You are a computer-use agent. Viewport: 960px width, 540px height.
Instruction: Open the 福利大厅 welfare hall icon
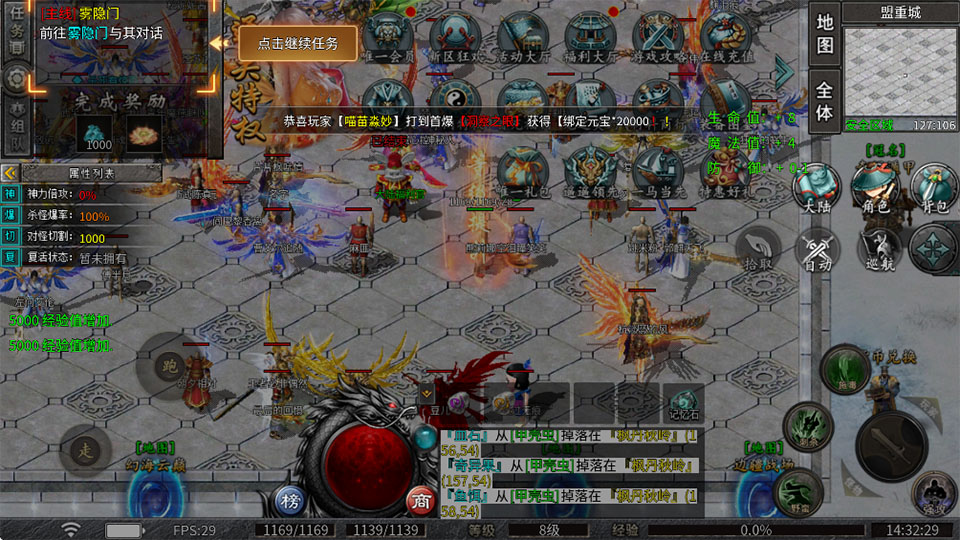pos(587,37)
